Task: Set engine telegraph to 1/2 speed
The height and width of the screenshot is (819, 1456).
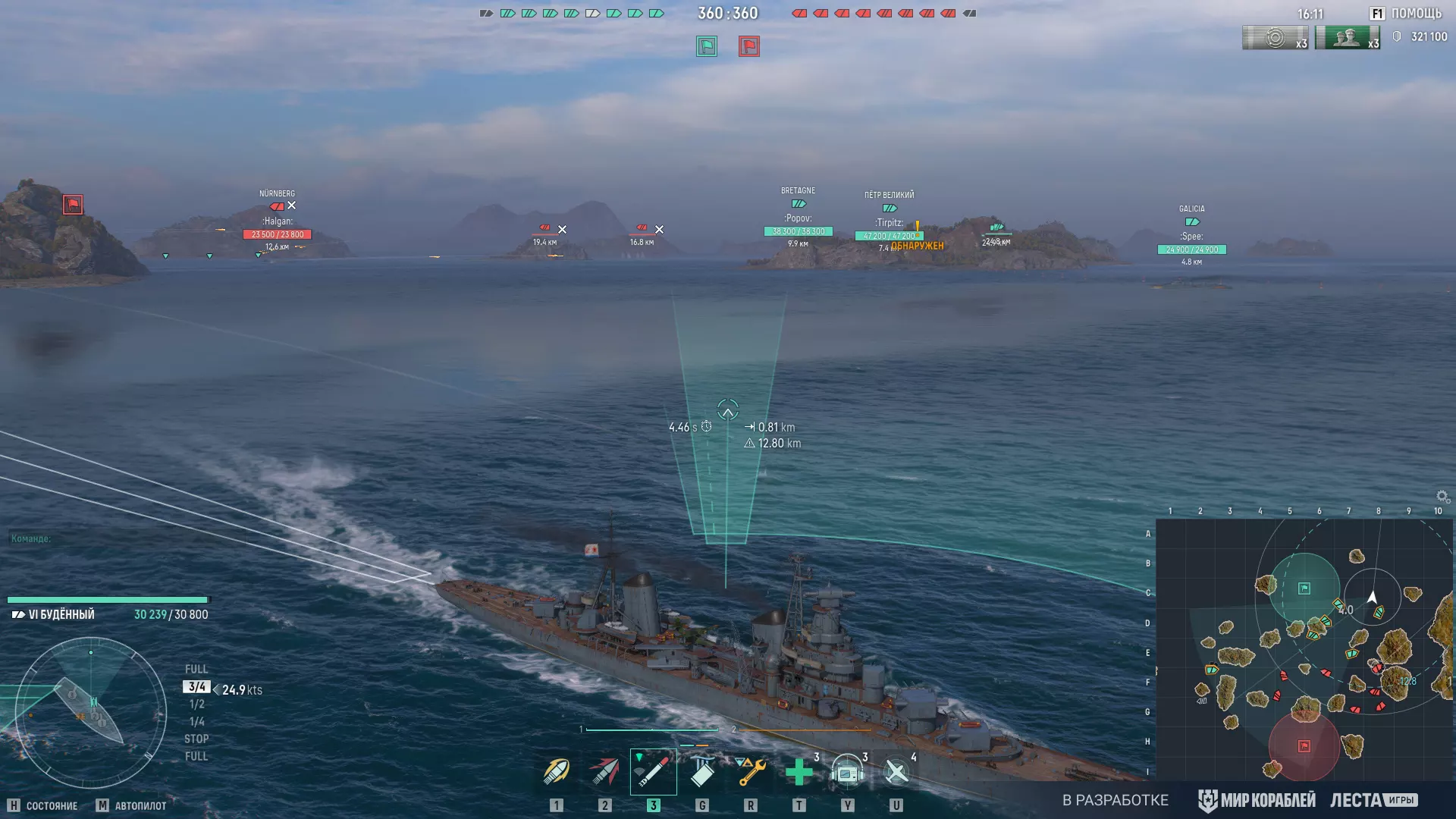Action: pos(196,704)
